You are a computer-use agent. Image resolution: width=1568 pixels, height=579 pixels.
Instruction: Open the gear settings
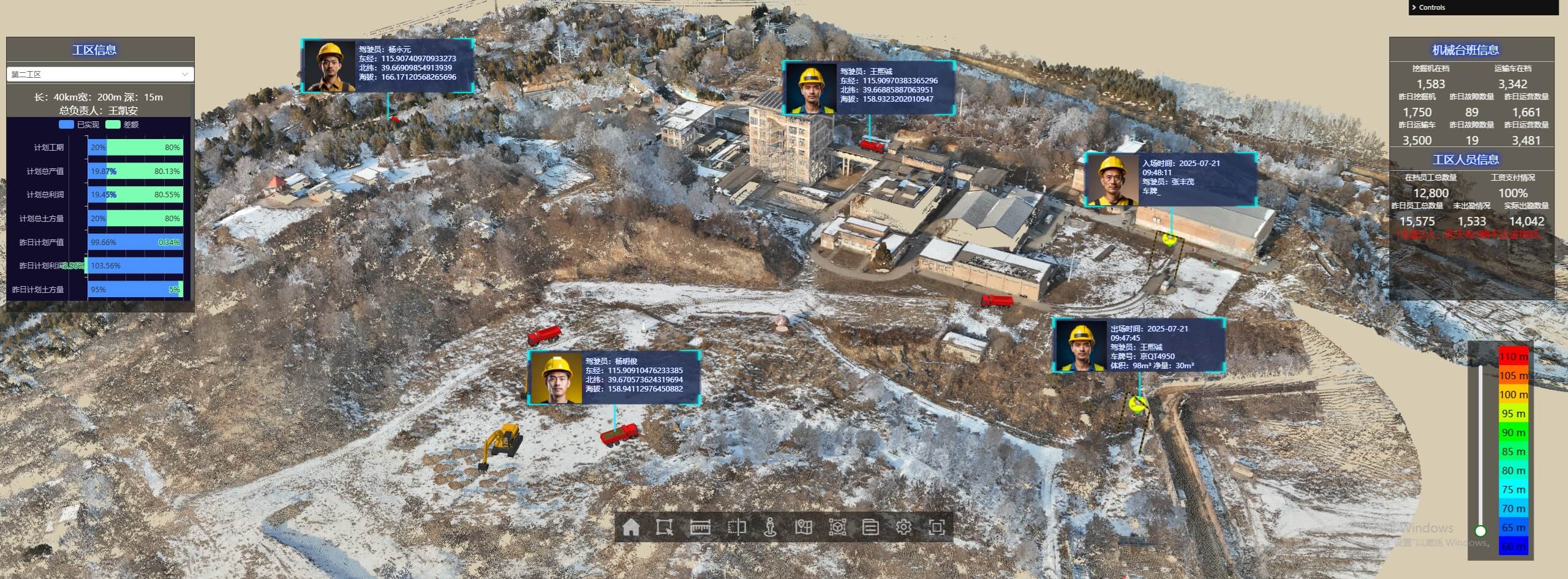point(903,527)
